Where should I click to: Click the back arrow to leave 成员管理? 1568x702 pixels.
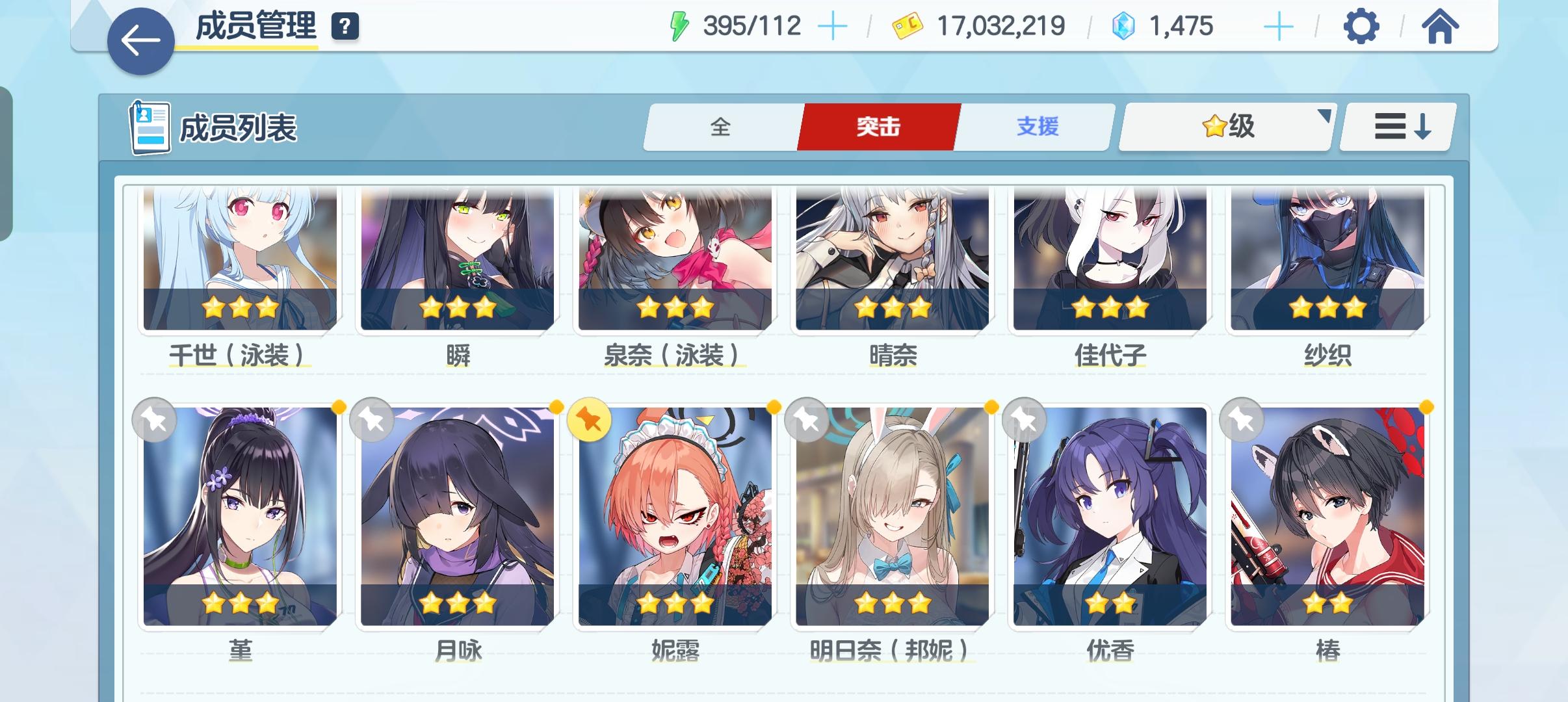(x=139, y=41)
